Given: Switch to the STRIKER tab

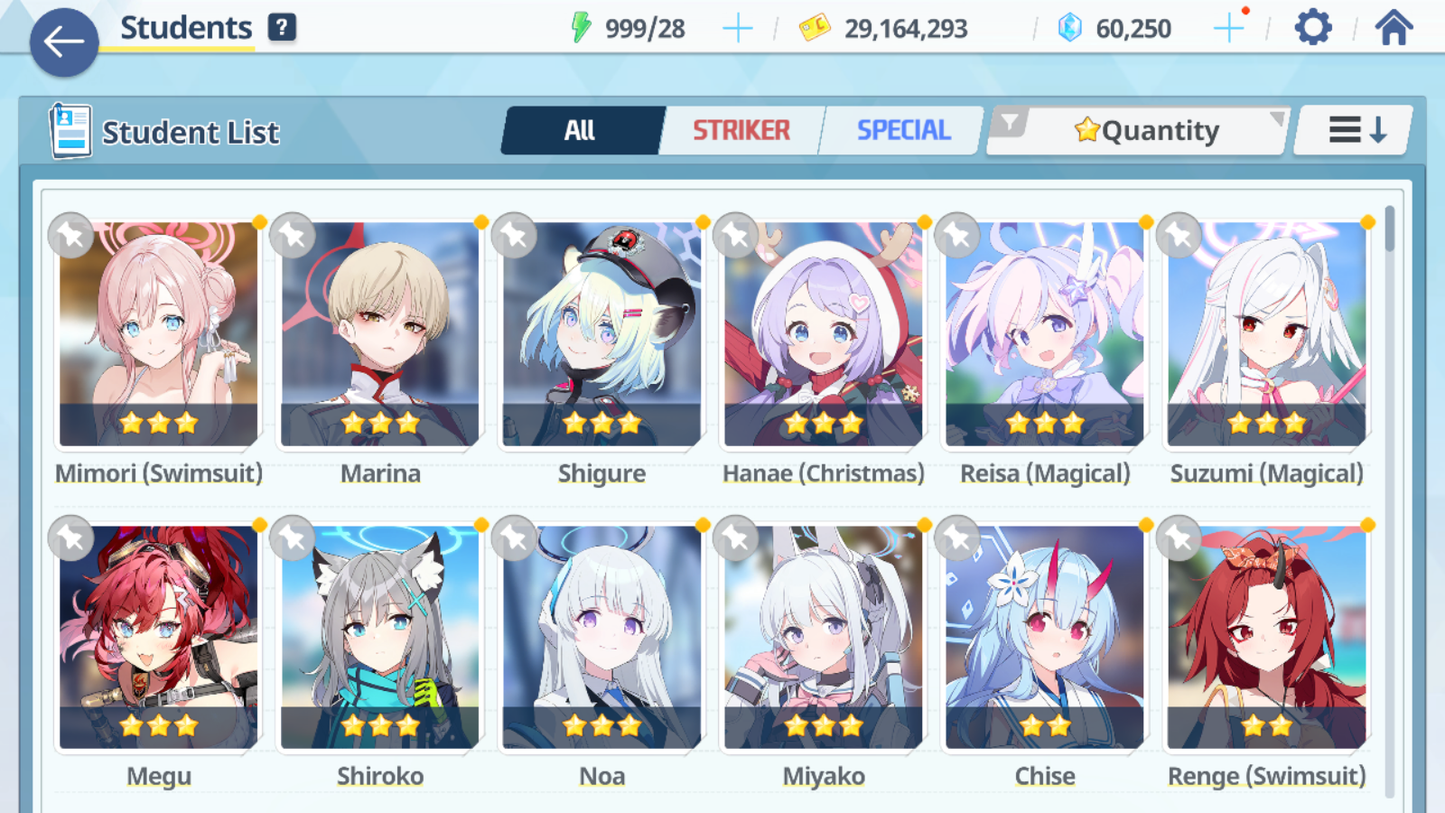Looking at the screenshot, I should [741, 129].
